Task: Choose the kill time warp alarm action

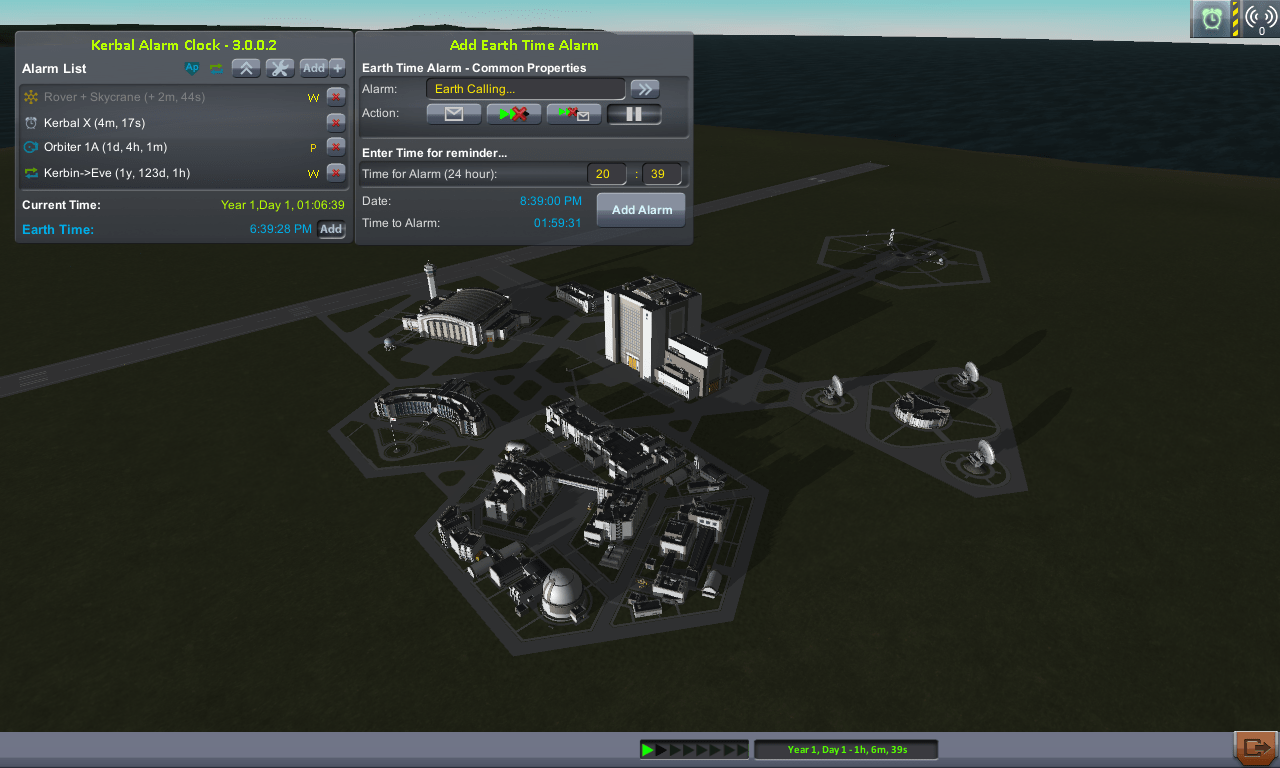Action: coord(513,113)
